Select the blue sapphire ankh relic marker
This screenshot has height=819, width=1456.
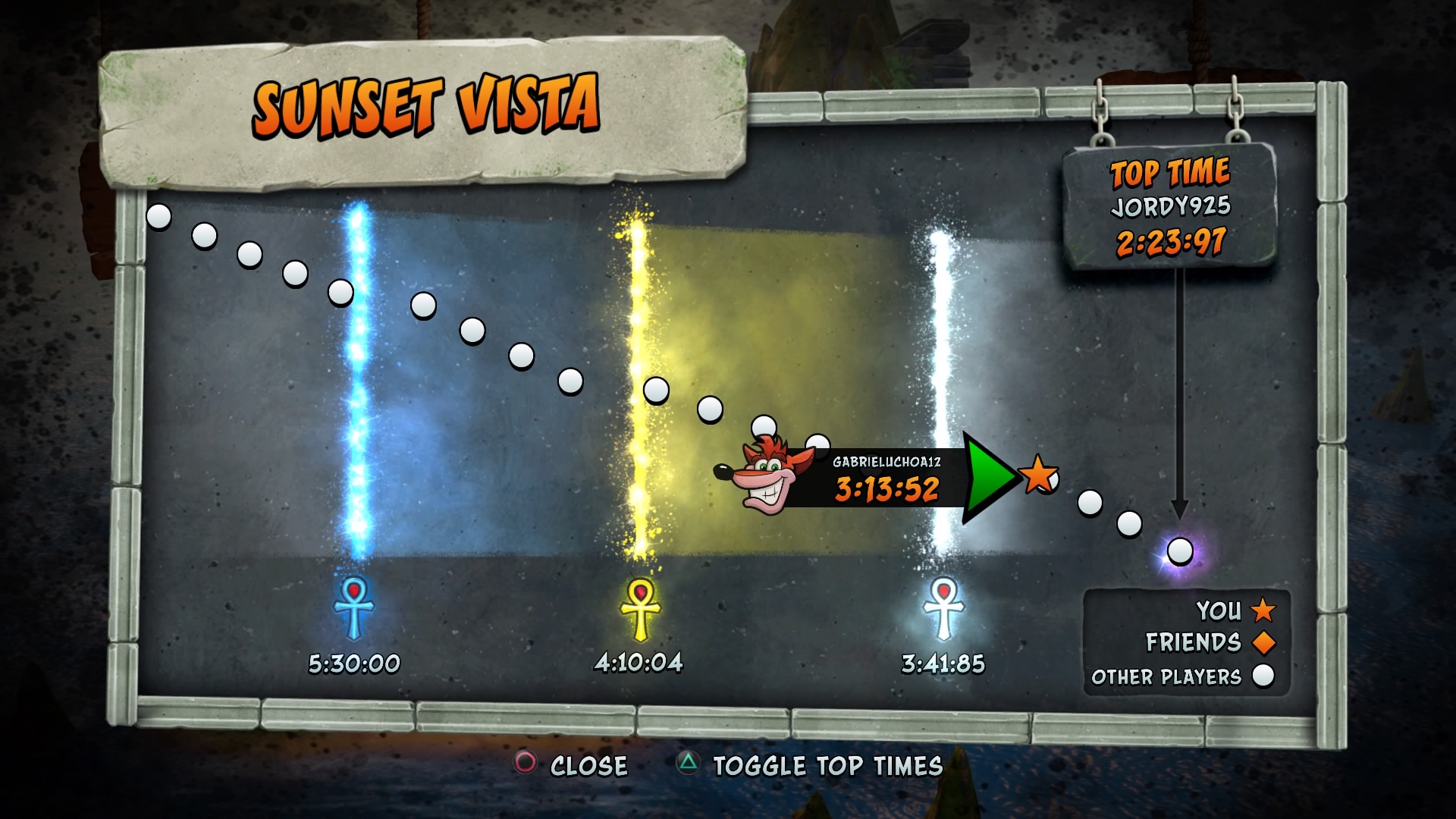coord(353,607)
